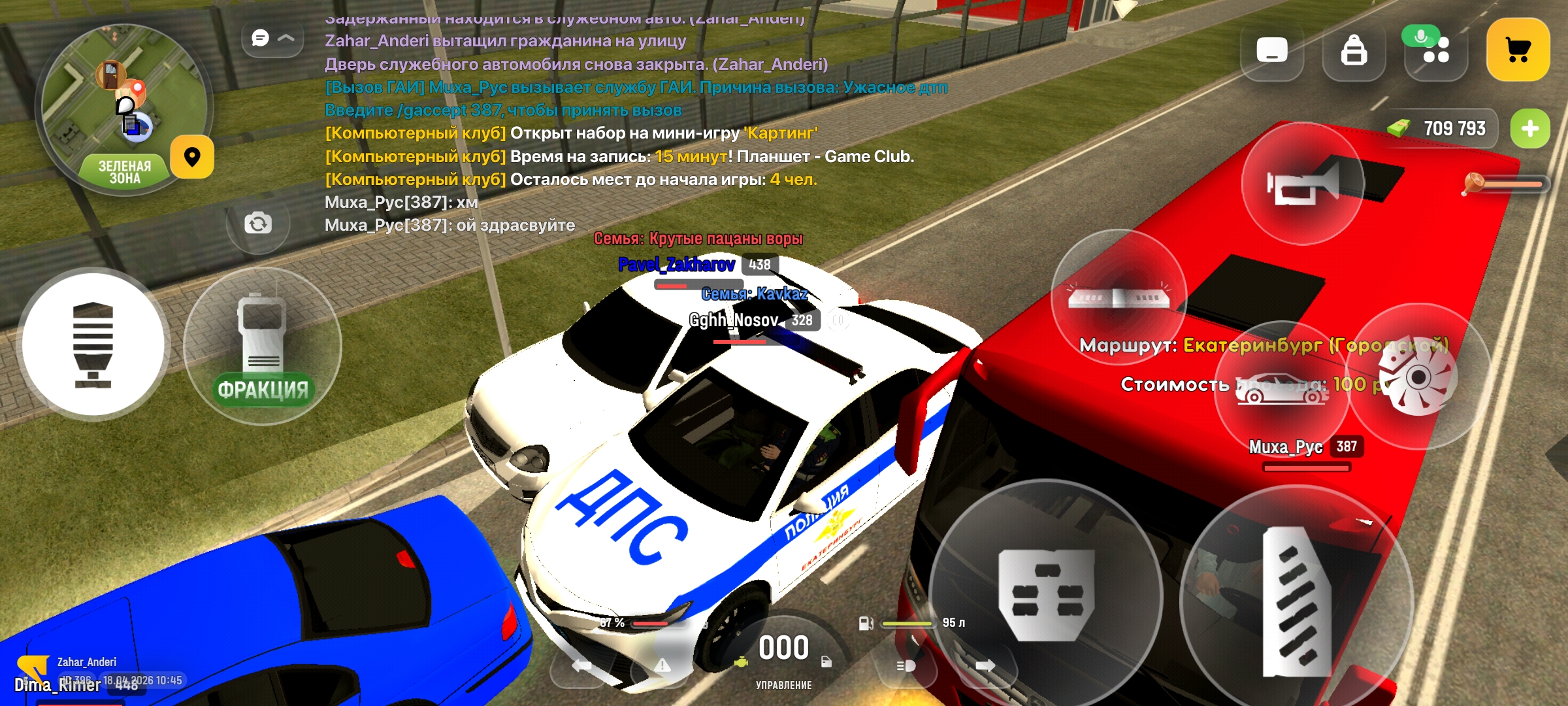The height and width of the screenshot is (706, 1568).
Task: Collapse the chat with the speech bubble toggle
Action: click(x=272, y=39)
